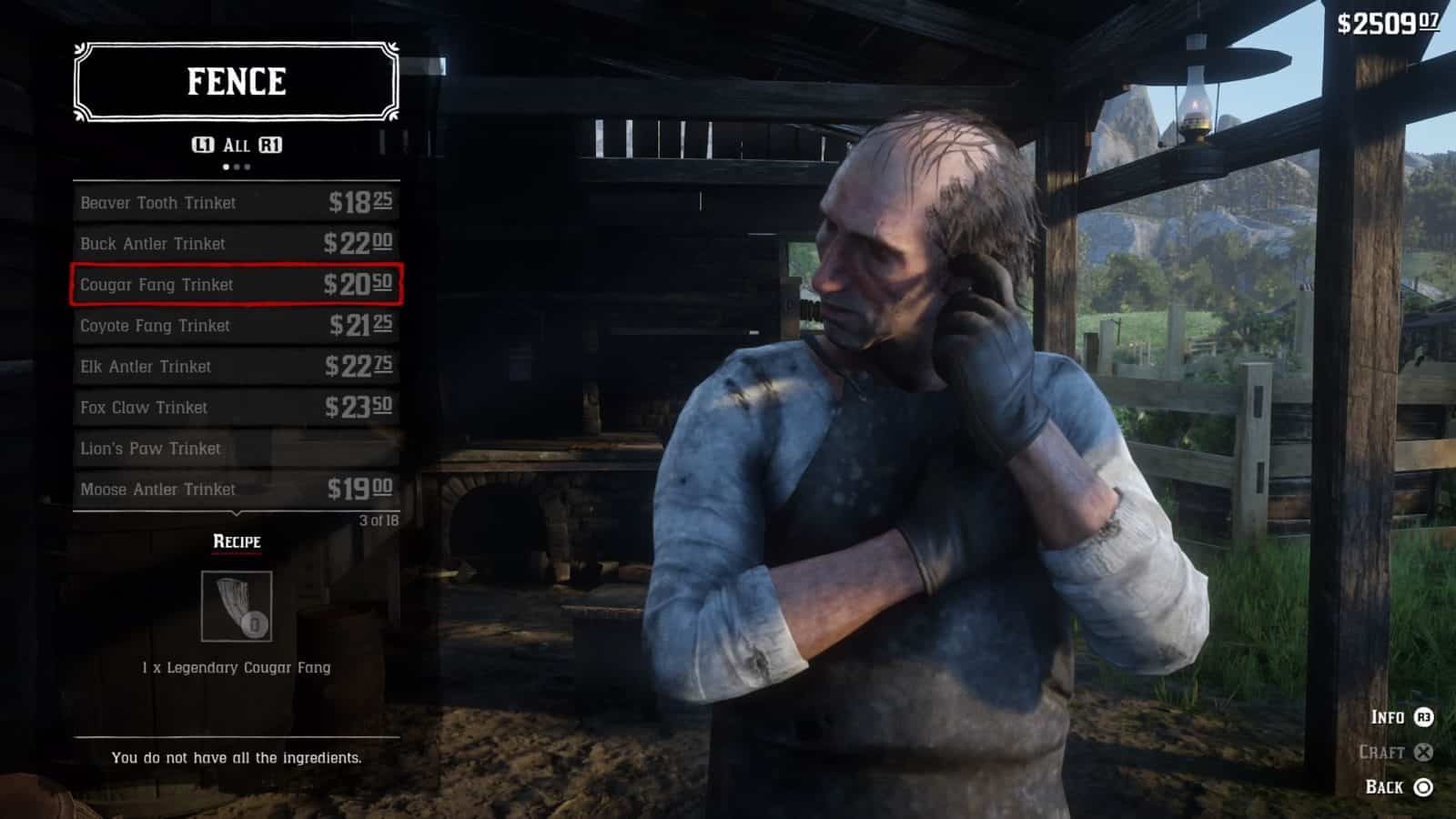Click the first page navigation dot
This screenshot has height=819, width=1456.
227,167
